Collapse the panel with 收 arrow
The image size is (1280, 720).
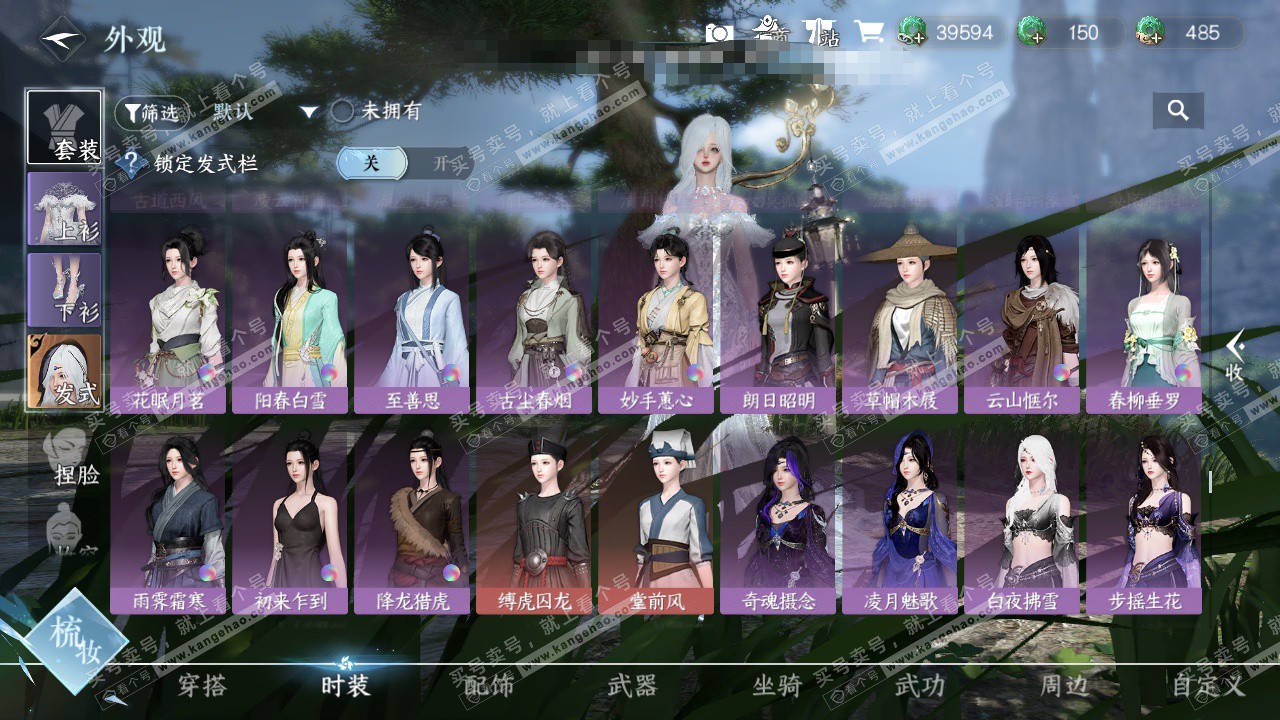point(1236,355)
